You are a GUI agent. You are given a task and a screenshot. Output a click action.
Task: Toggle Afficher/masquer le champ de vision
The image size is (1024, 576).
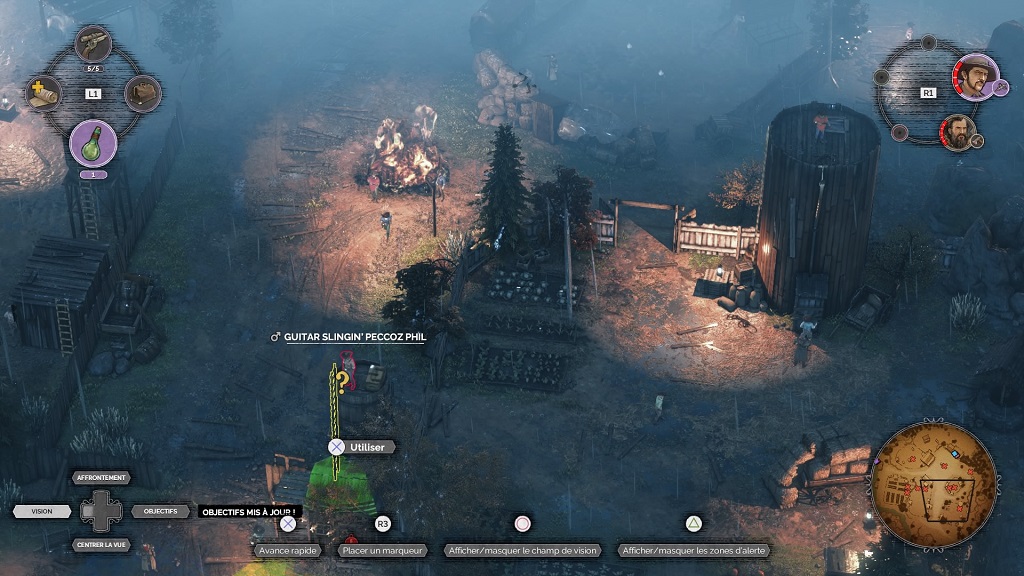tap(523, 550)
